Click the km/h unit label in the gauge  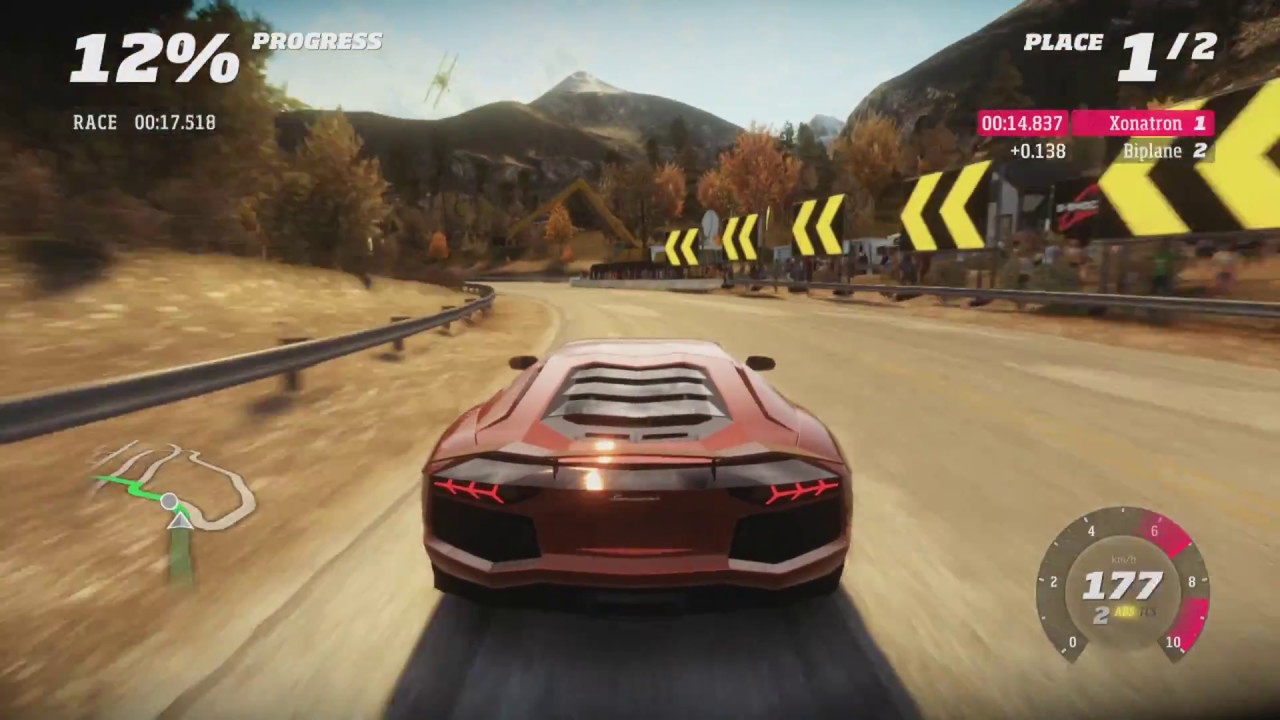[x=1124, y=558]
